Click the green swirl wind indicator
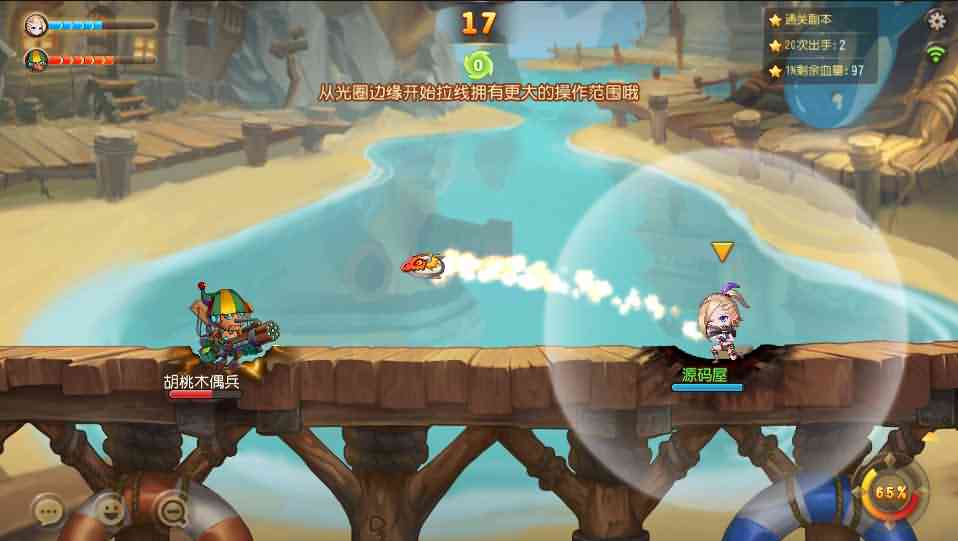 479,65
